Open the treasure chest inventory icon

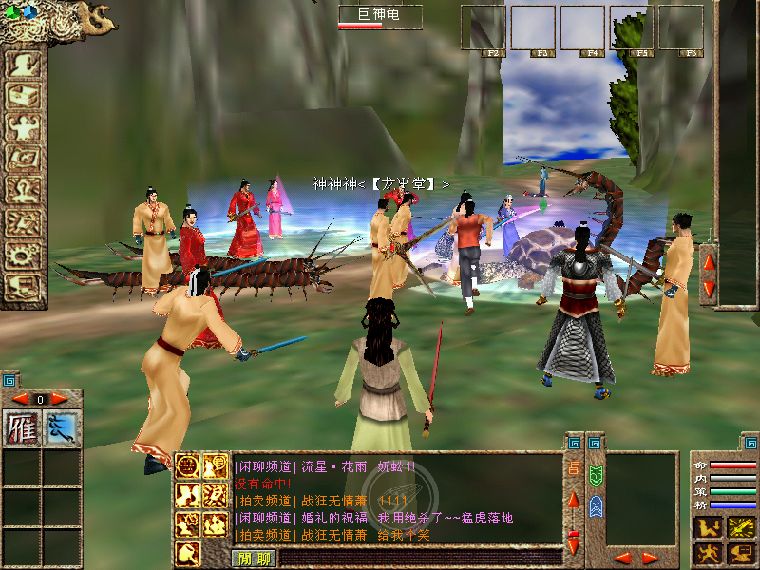click(22, 94)
